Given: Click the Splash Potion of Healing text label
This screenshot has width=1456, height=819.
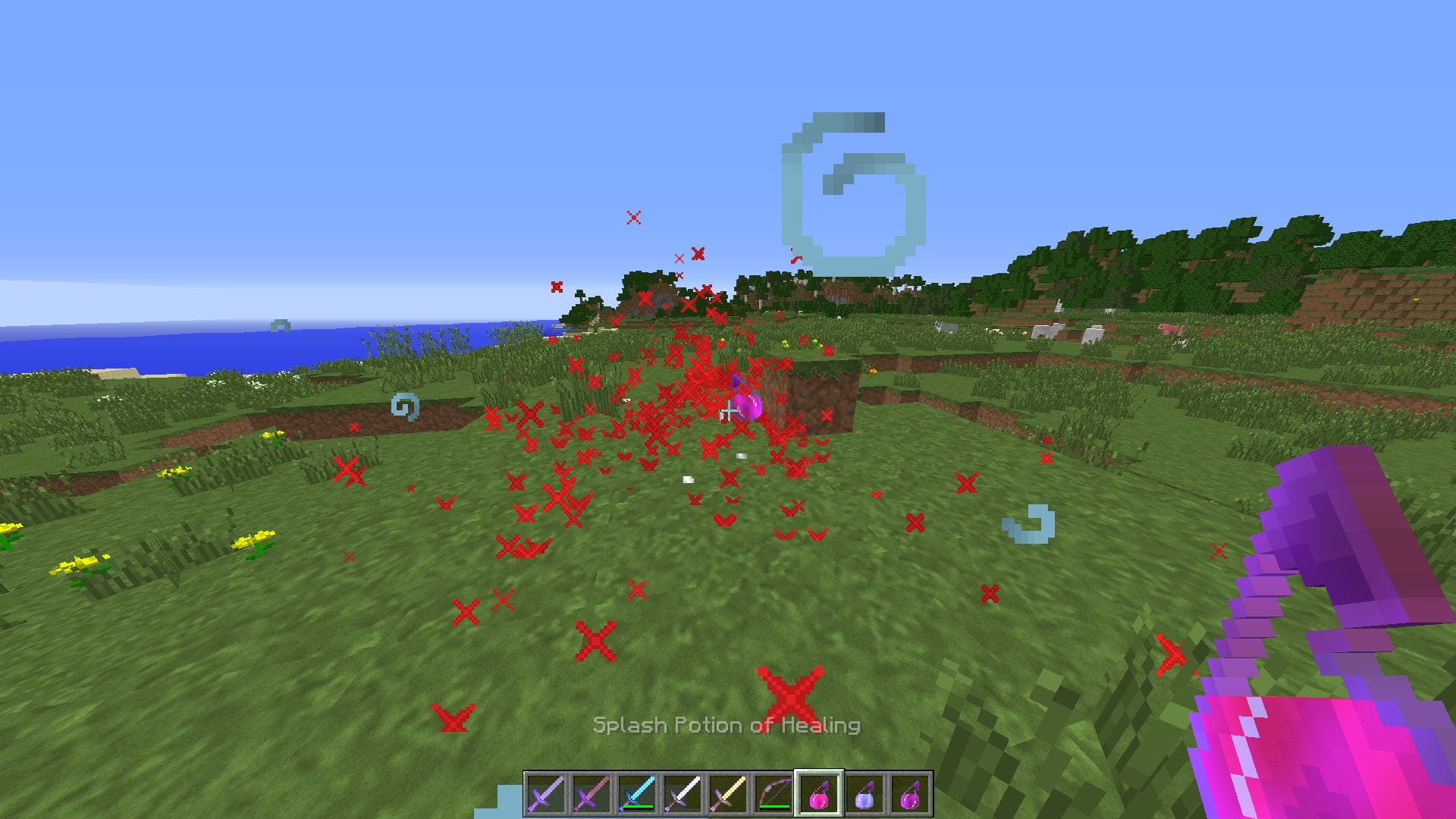Looking at the screenshot, I should pyautogui.click(x=726, y=725).
